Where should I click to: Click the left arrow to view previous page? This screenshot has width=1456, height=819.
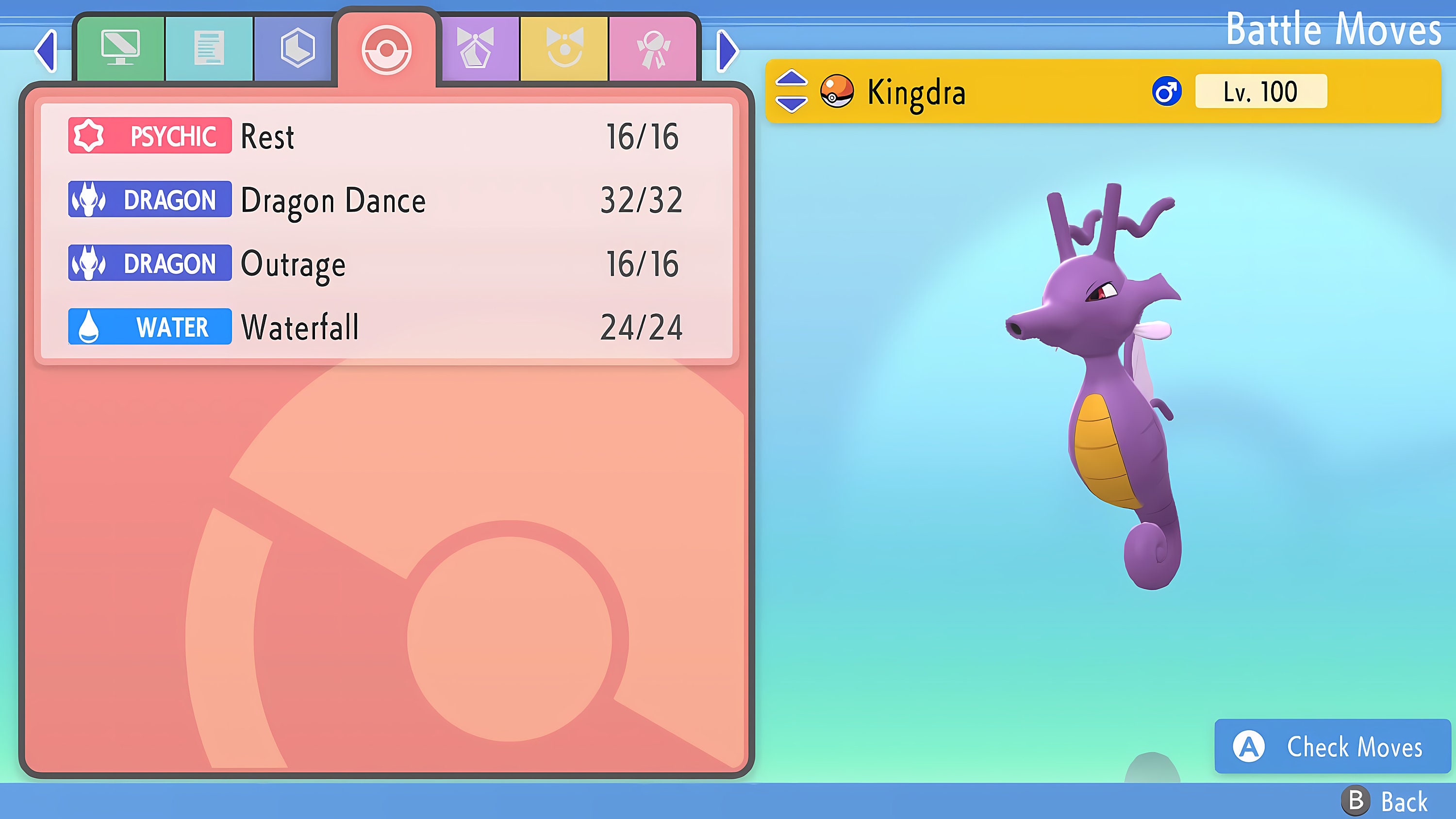45,51
